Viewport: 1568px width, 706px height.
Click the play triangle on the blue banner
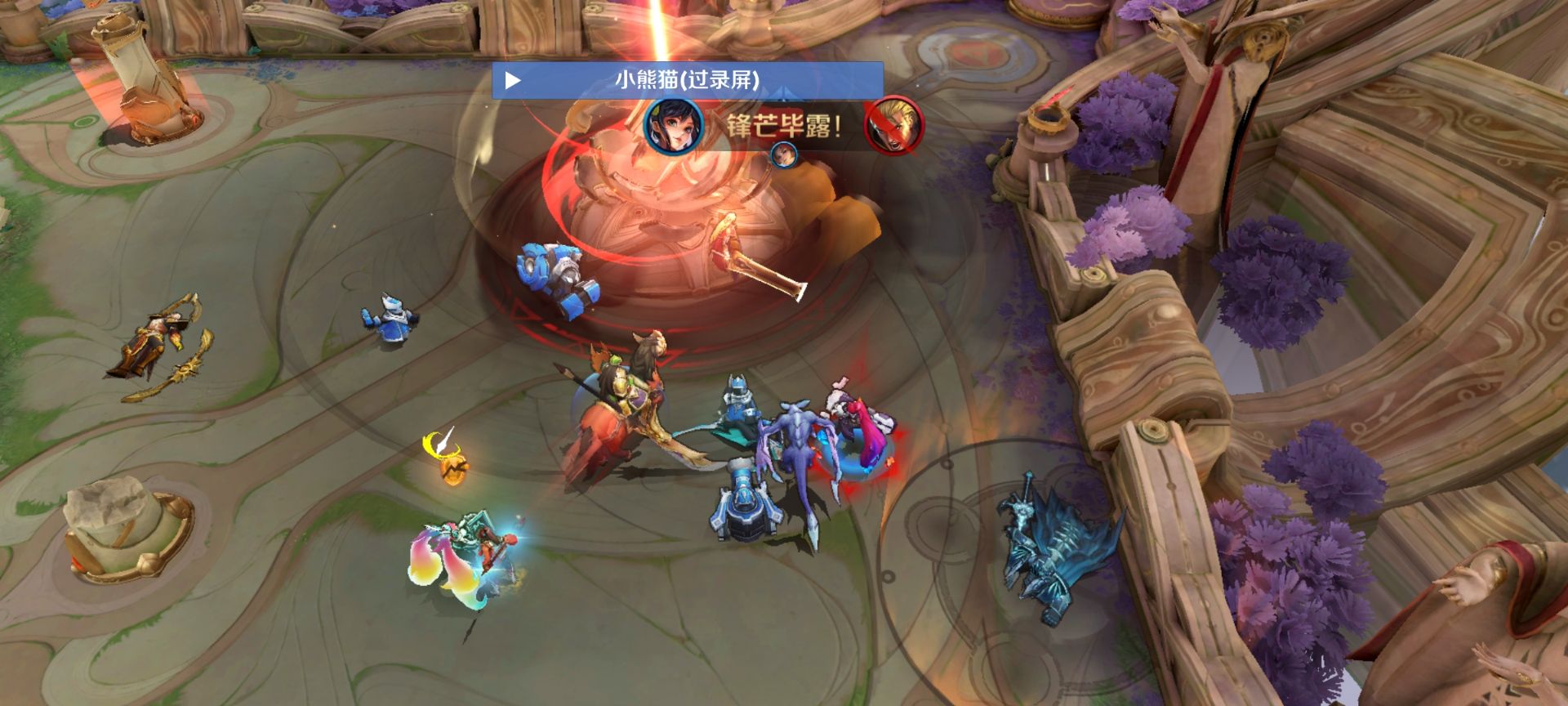coord(513,80)
